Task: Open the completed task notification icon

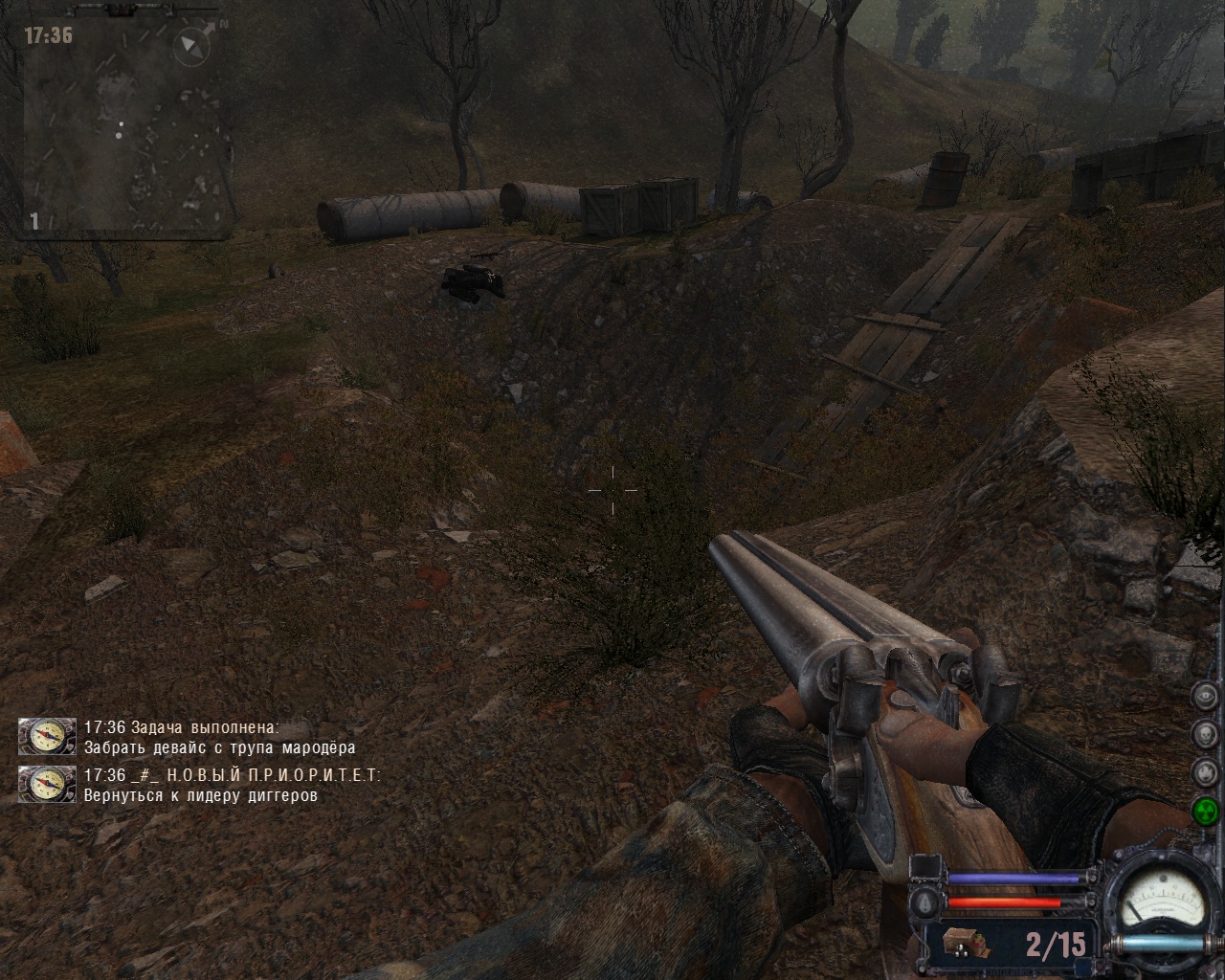Action: click(x=47, y=736)
